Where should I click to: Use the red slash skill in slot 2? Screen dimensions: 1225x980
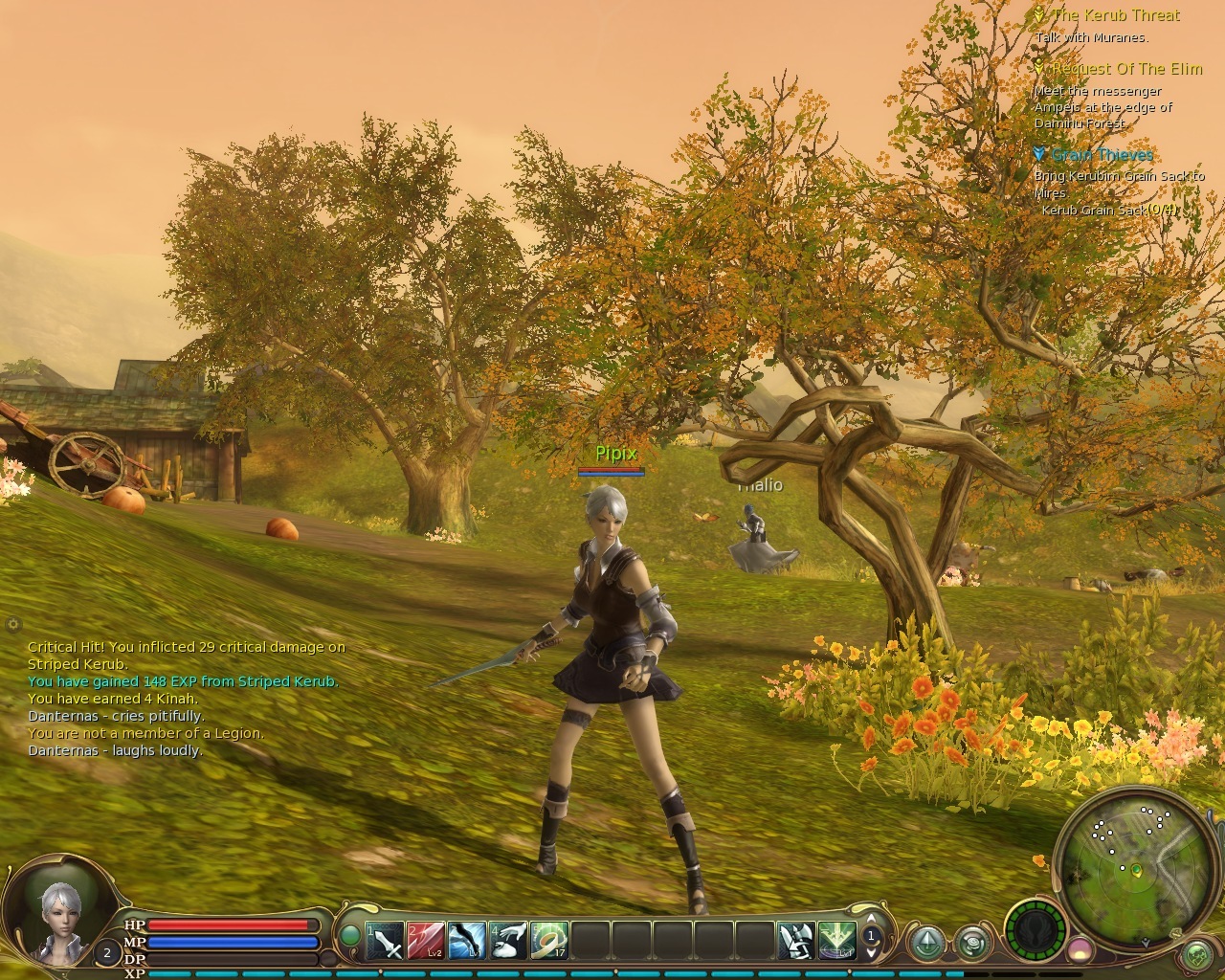coord(426,941)
